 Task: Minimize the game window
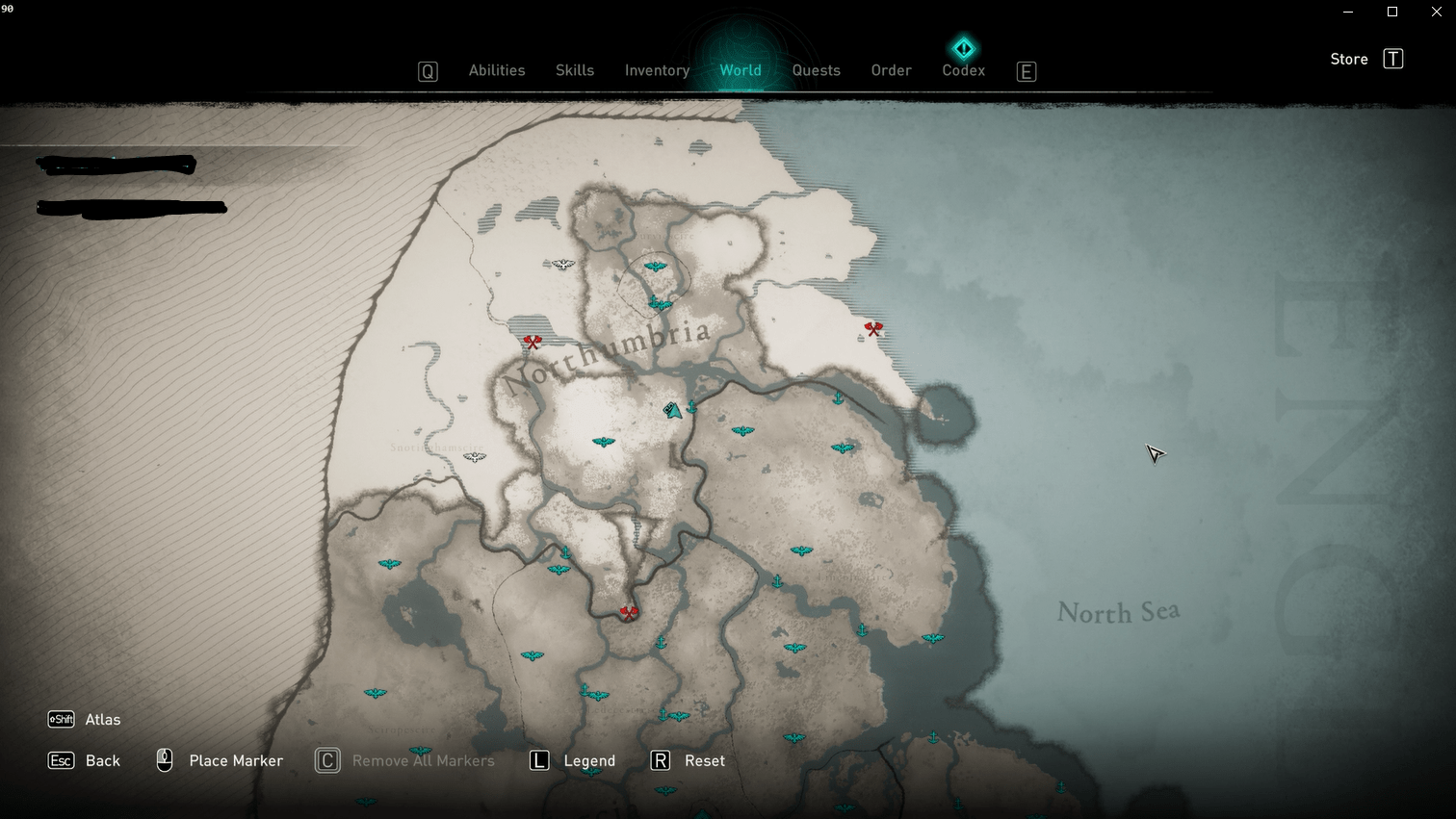click(1348, 12)
